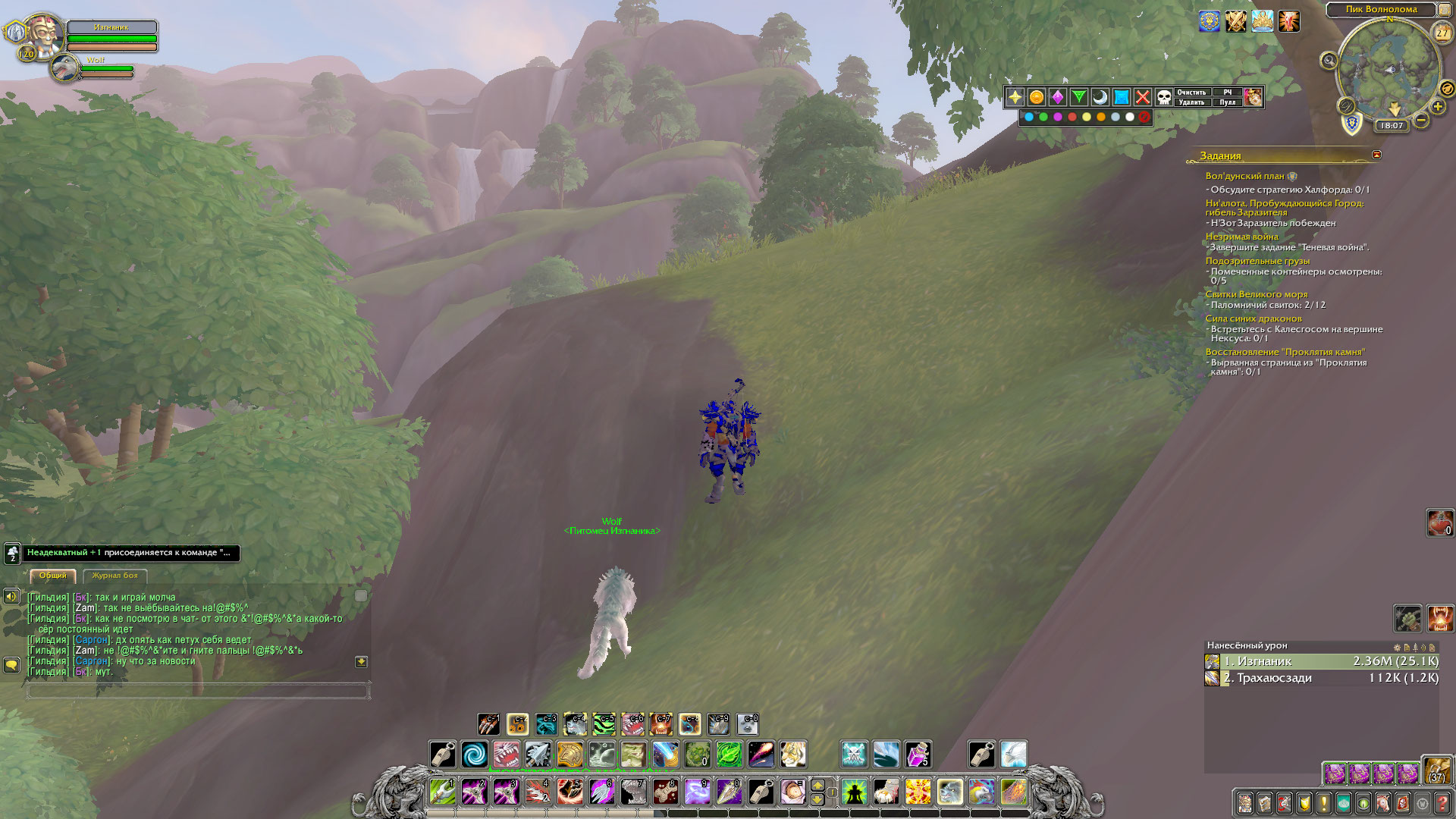Open the damage meter settings gear
This screenshot has height=819, width=1456.
[1397, 648]
